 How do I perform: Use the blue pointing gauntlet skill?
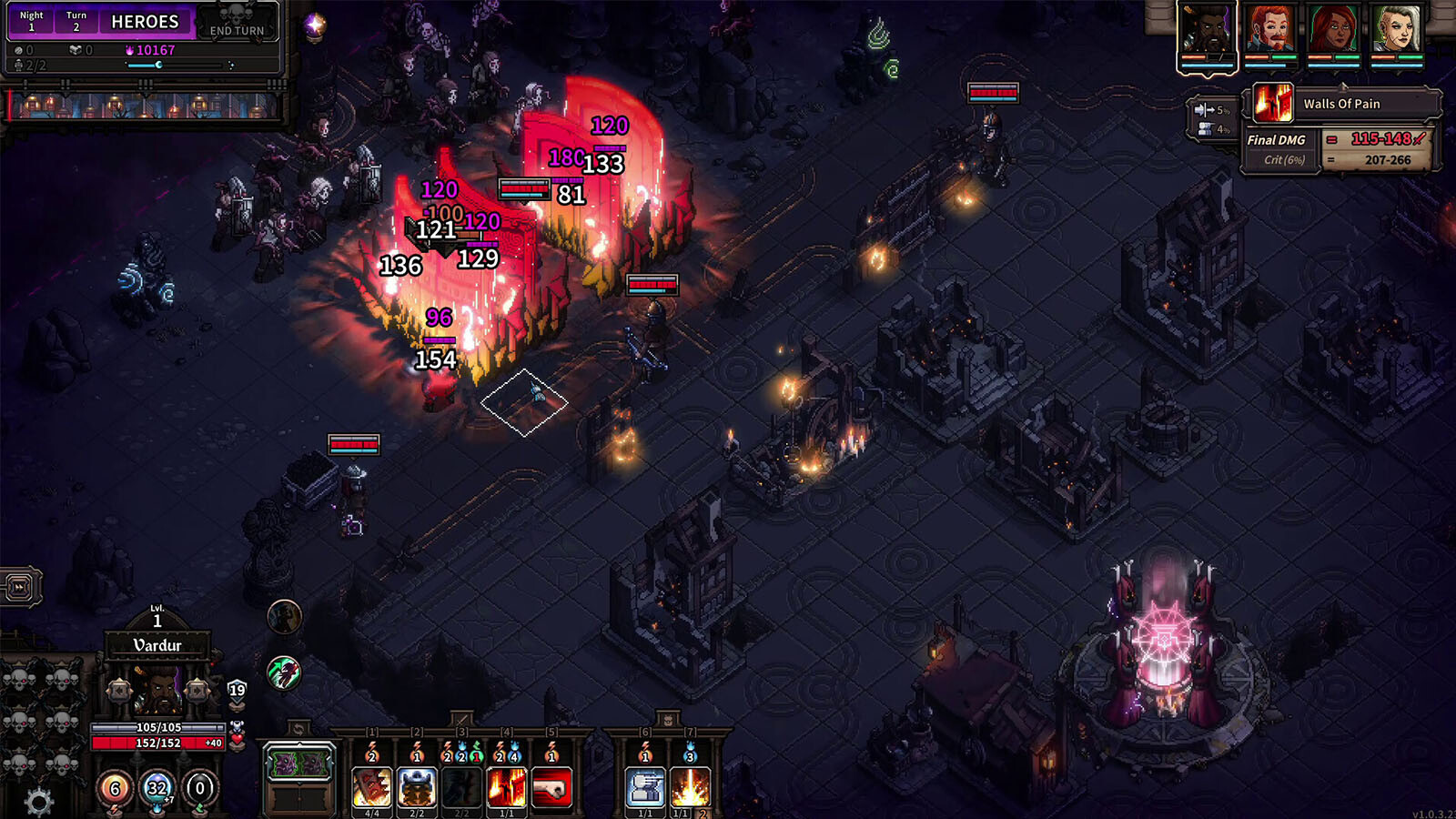[645, 787]
